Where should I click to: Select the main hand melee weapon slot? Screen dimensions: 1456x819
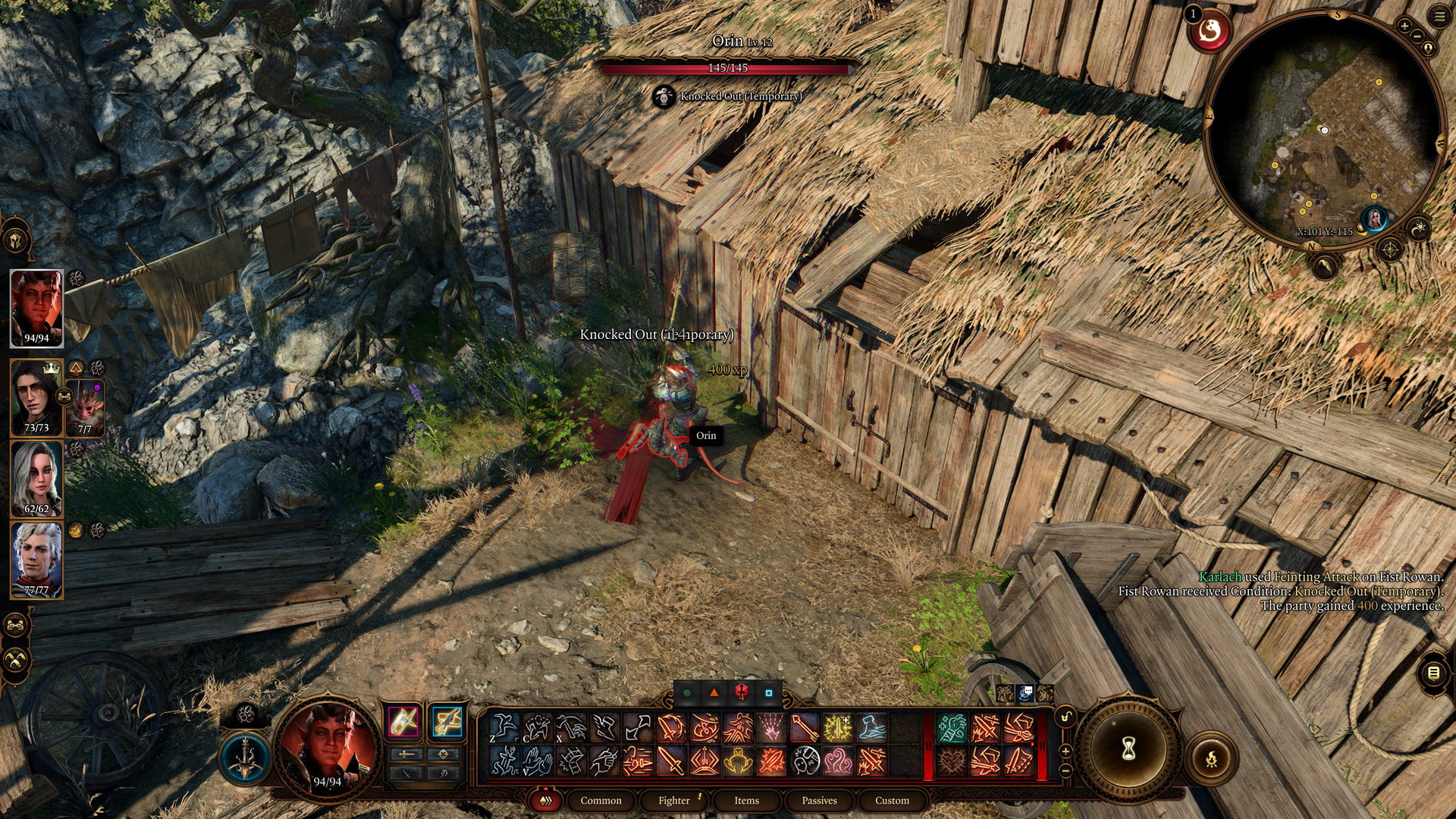pos(403,721)
